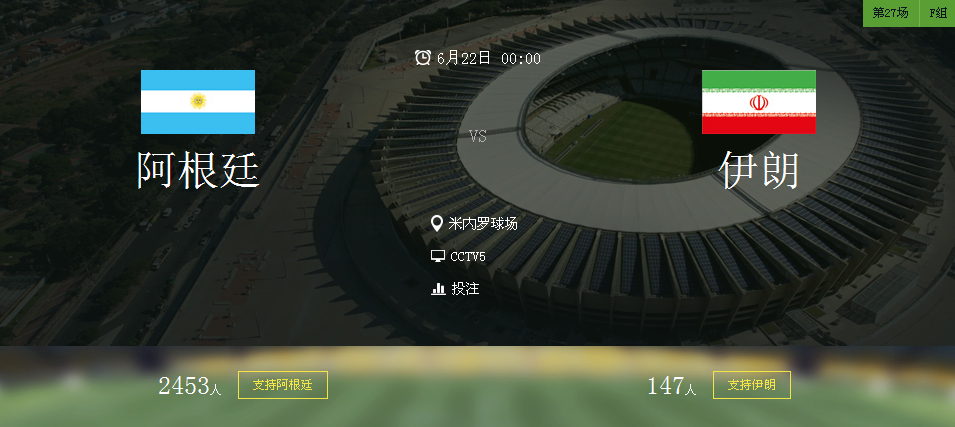This screenshot has height=427, width=955.
Task: Click the Iran flag
Action: point(758,102)
